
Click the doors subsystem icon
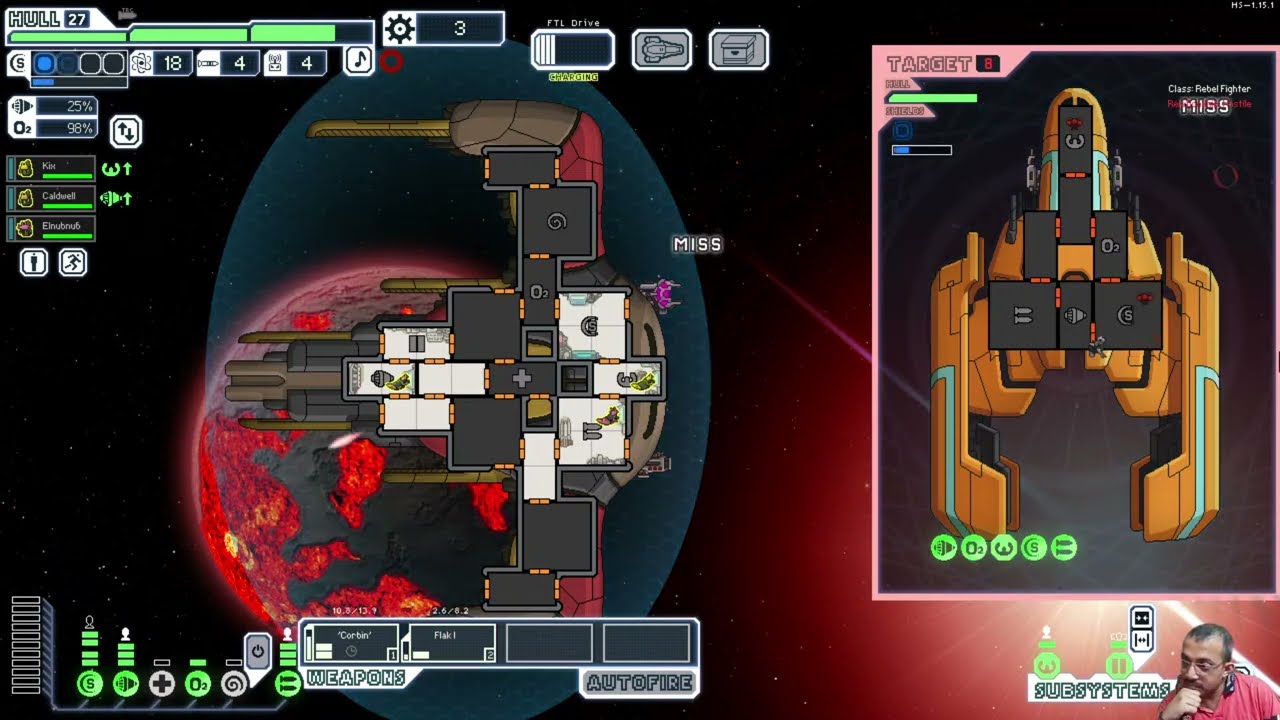tap(1117, 665)
